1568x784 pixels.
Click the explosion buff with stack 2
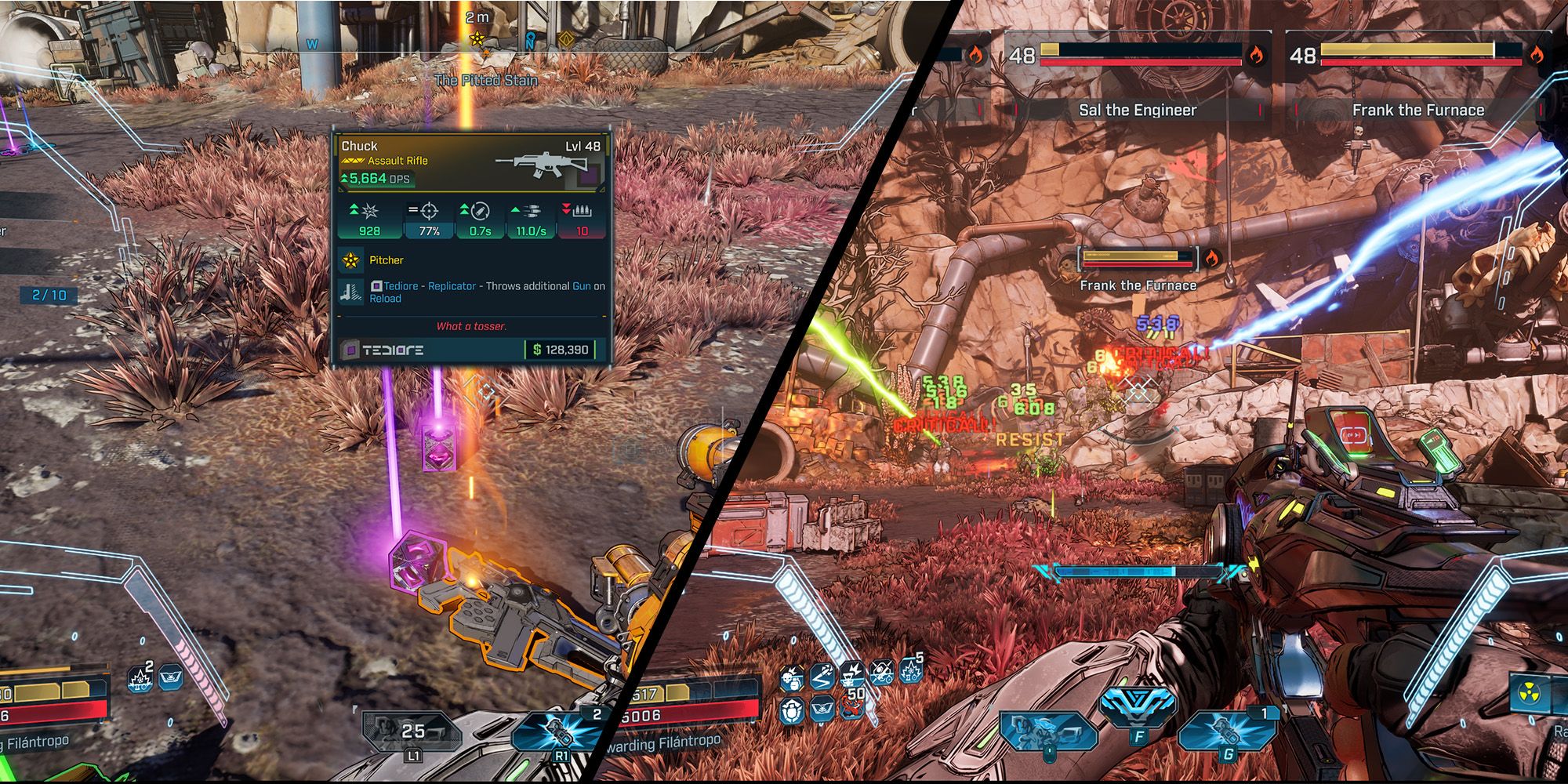pyautogui.click(x=141, y=679)
